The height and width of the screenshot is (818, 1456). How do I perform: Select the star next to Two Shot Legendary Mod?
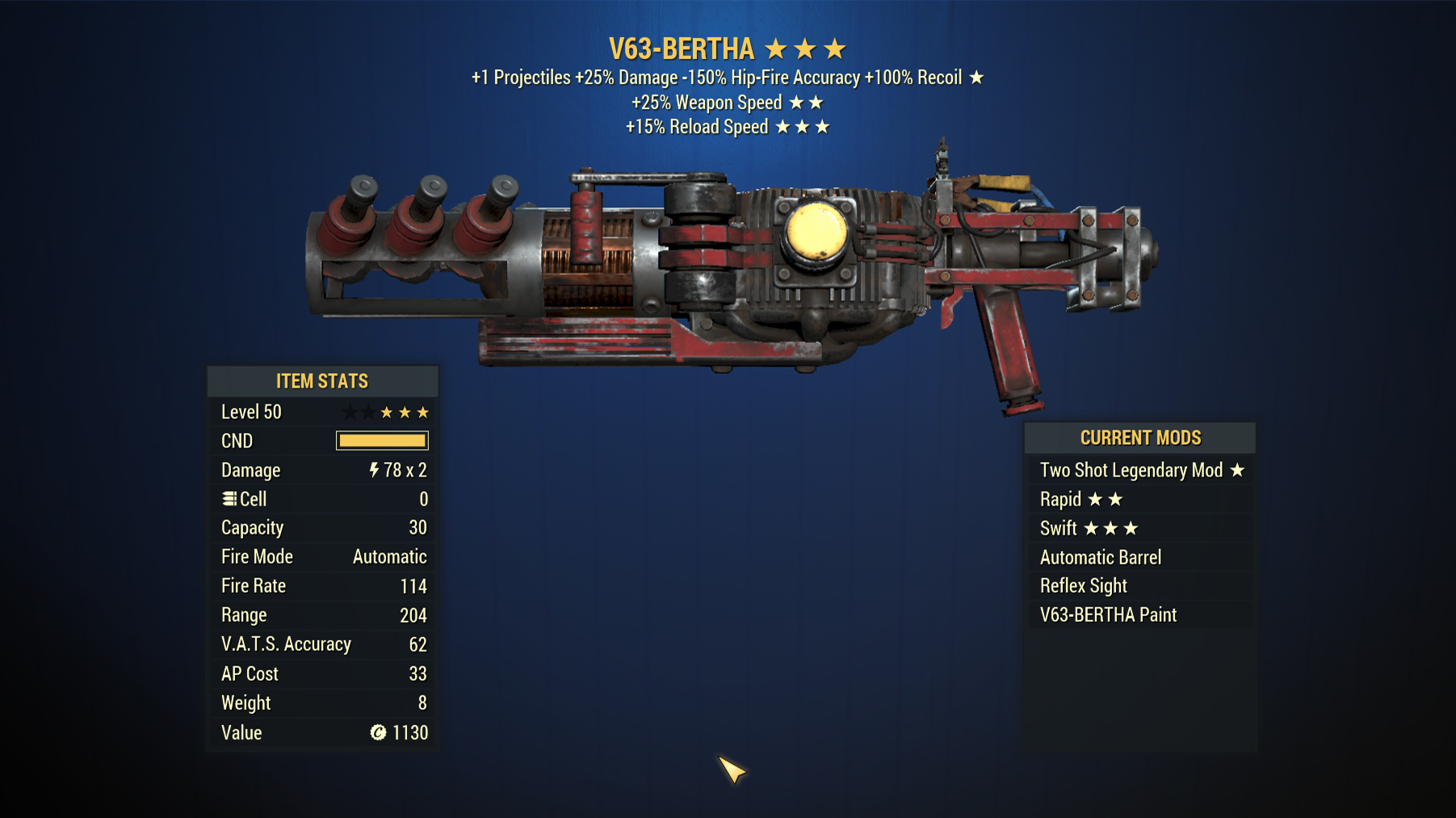click(x=1239, y=470)
